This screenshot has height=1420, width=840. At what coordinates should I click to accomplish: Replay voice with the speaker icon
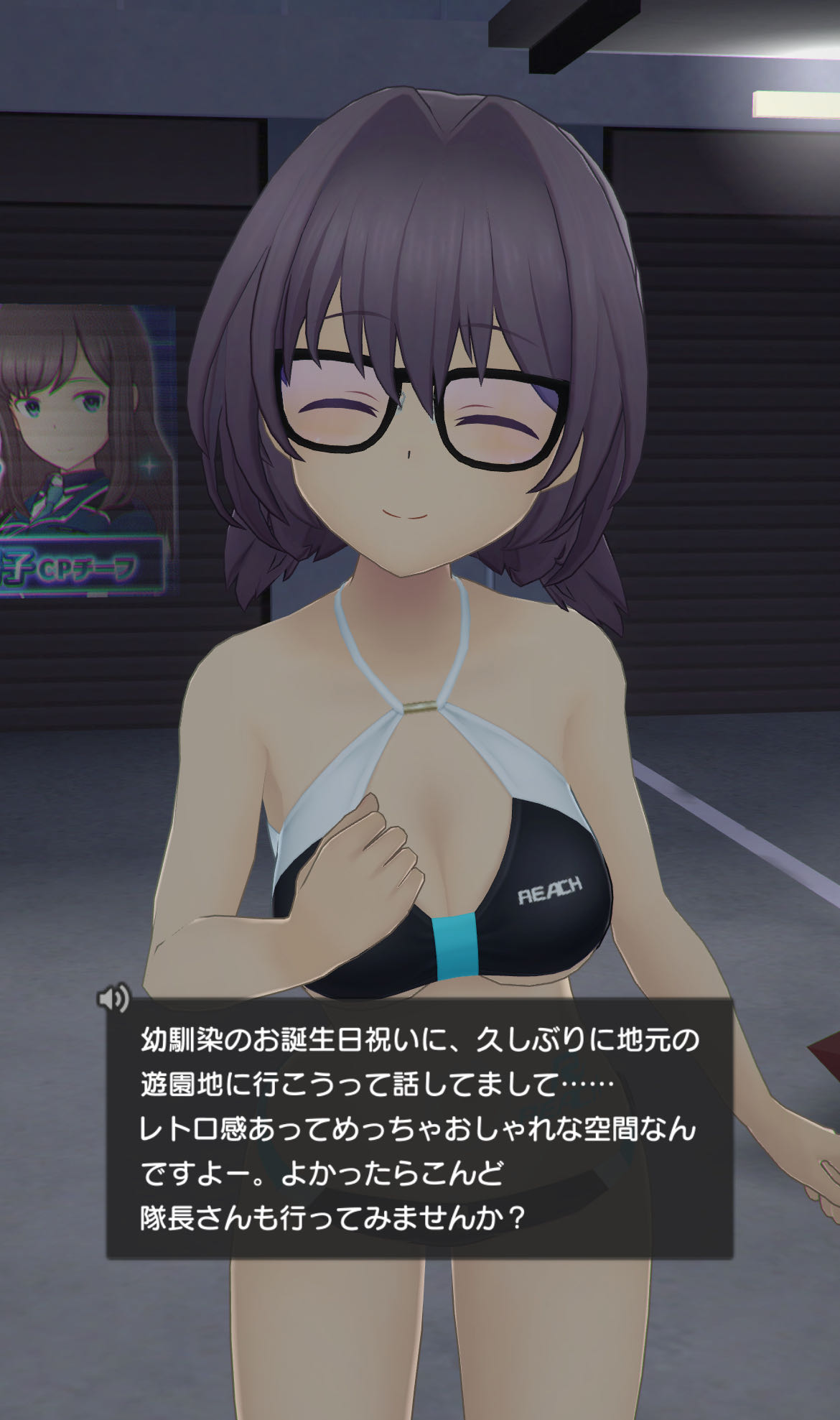[113, 998]
